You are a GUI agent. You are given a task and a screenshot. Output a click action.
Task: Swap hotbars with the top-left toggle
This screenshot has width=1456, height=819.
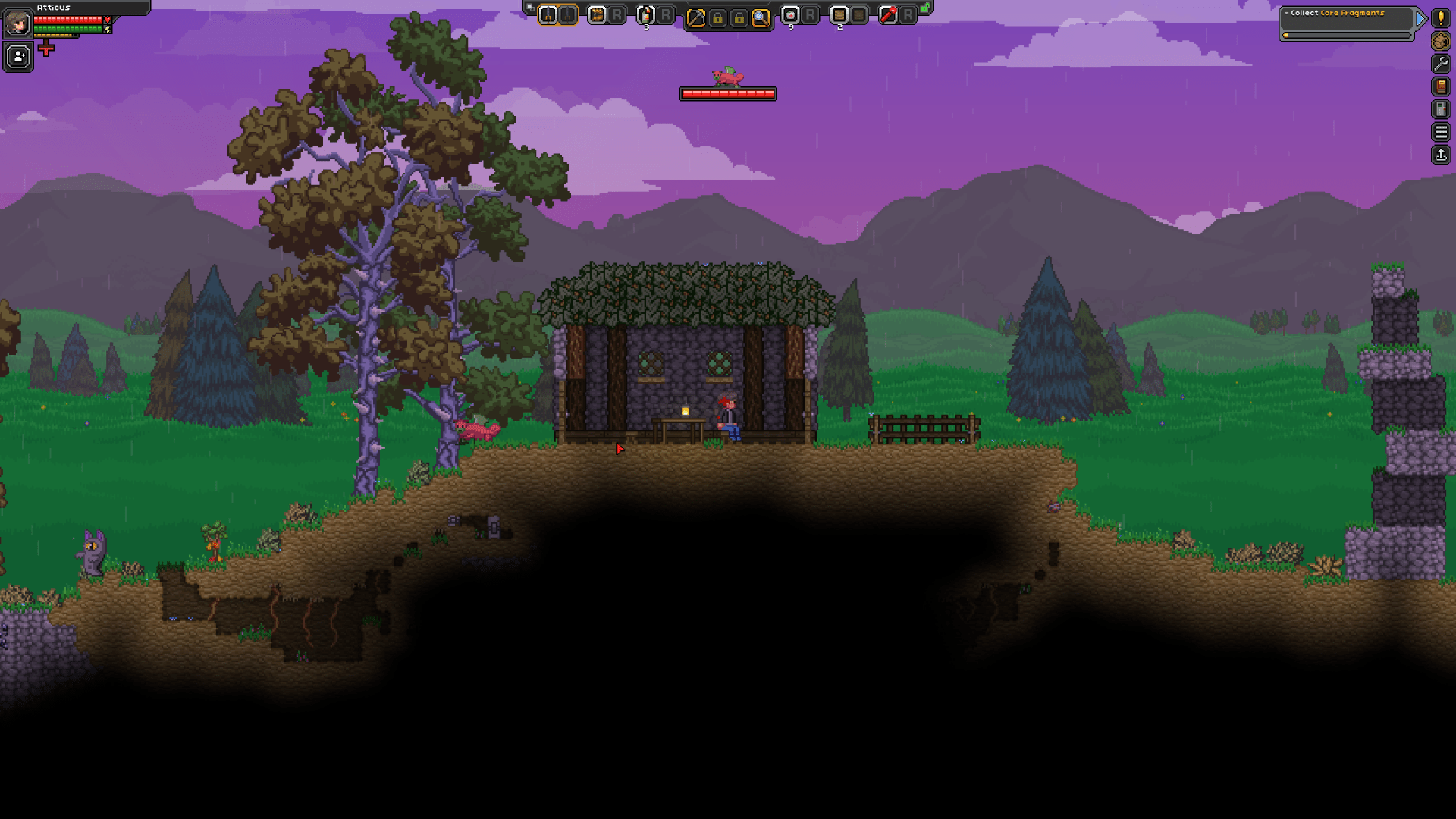pyautogui.click(x=529, y=7)
